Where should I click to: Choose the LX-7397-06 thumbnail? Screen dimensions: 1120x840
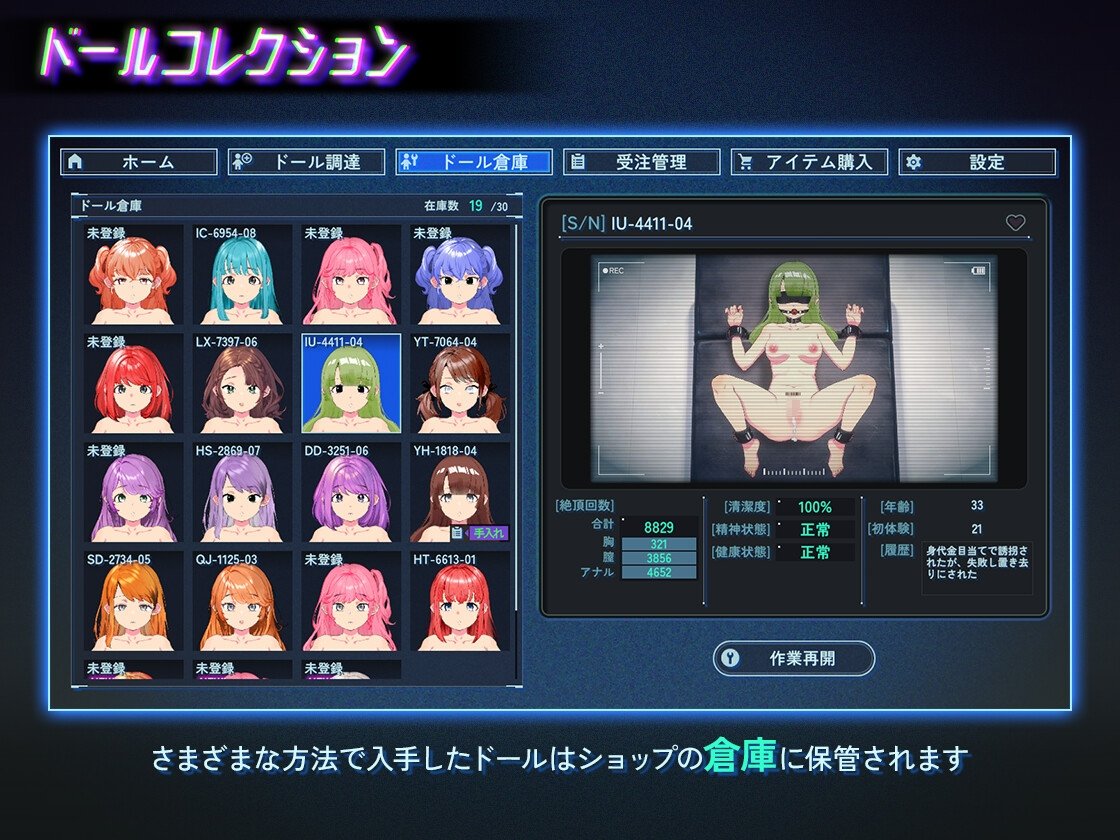(243, 385)
